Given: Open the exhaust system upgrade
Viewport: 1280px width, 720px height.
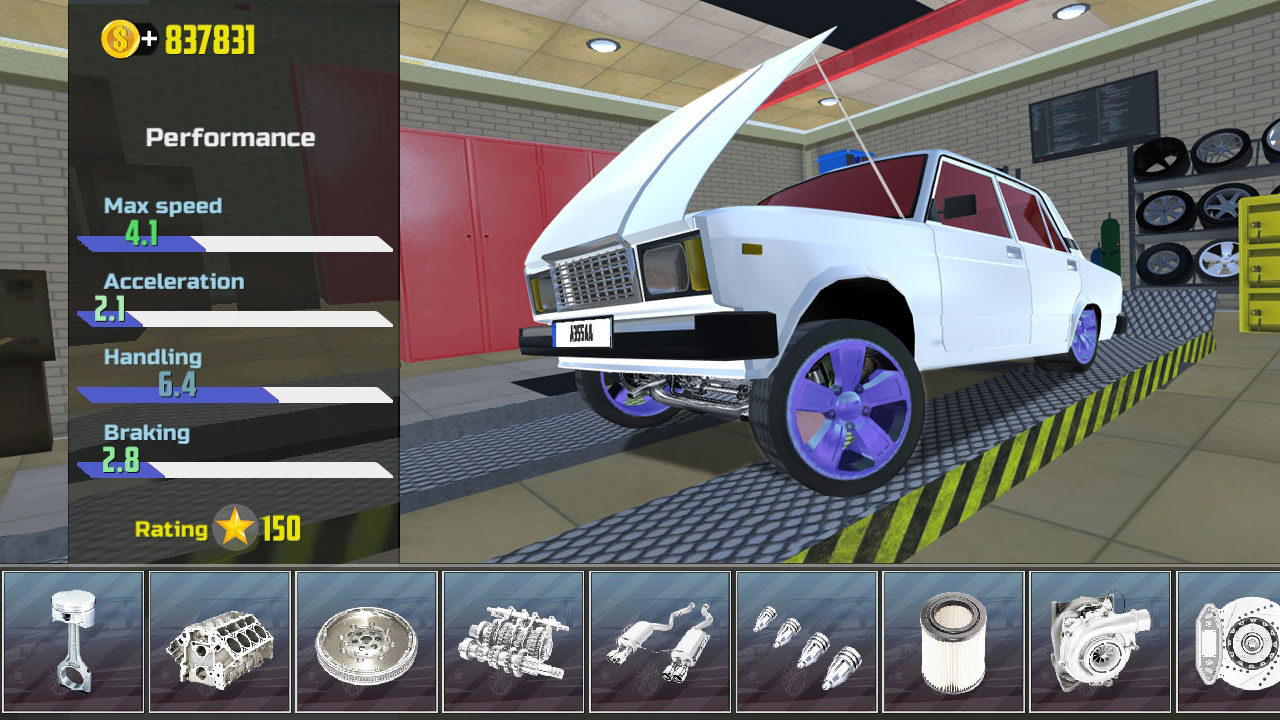Looking at the screenshot, I should (659, 639).
